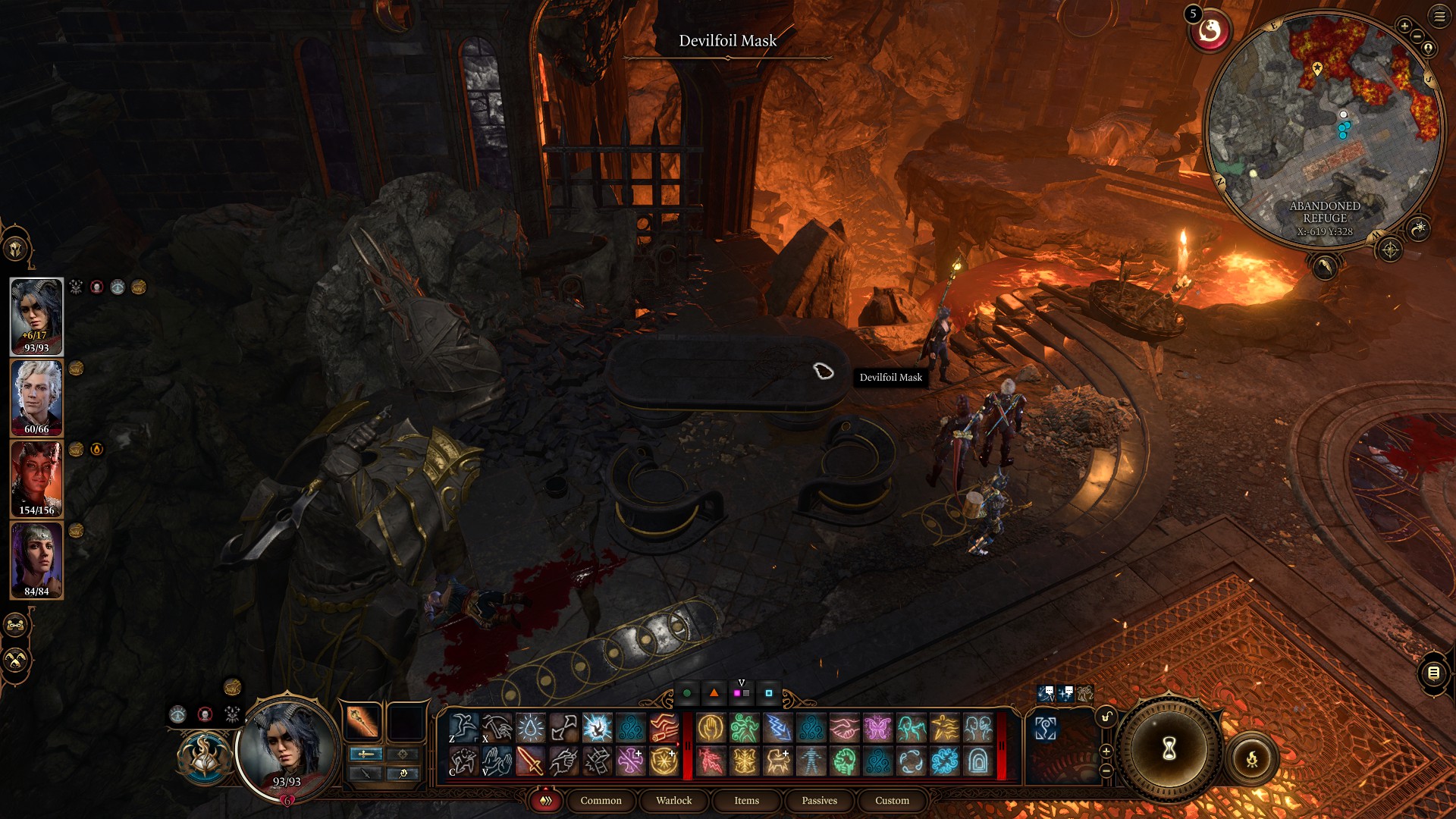Image resolution: width=1456 pixels, height=819 pixels.
Task: Select the Passives tab
Action: (x=819, y=800)
